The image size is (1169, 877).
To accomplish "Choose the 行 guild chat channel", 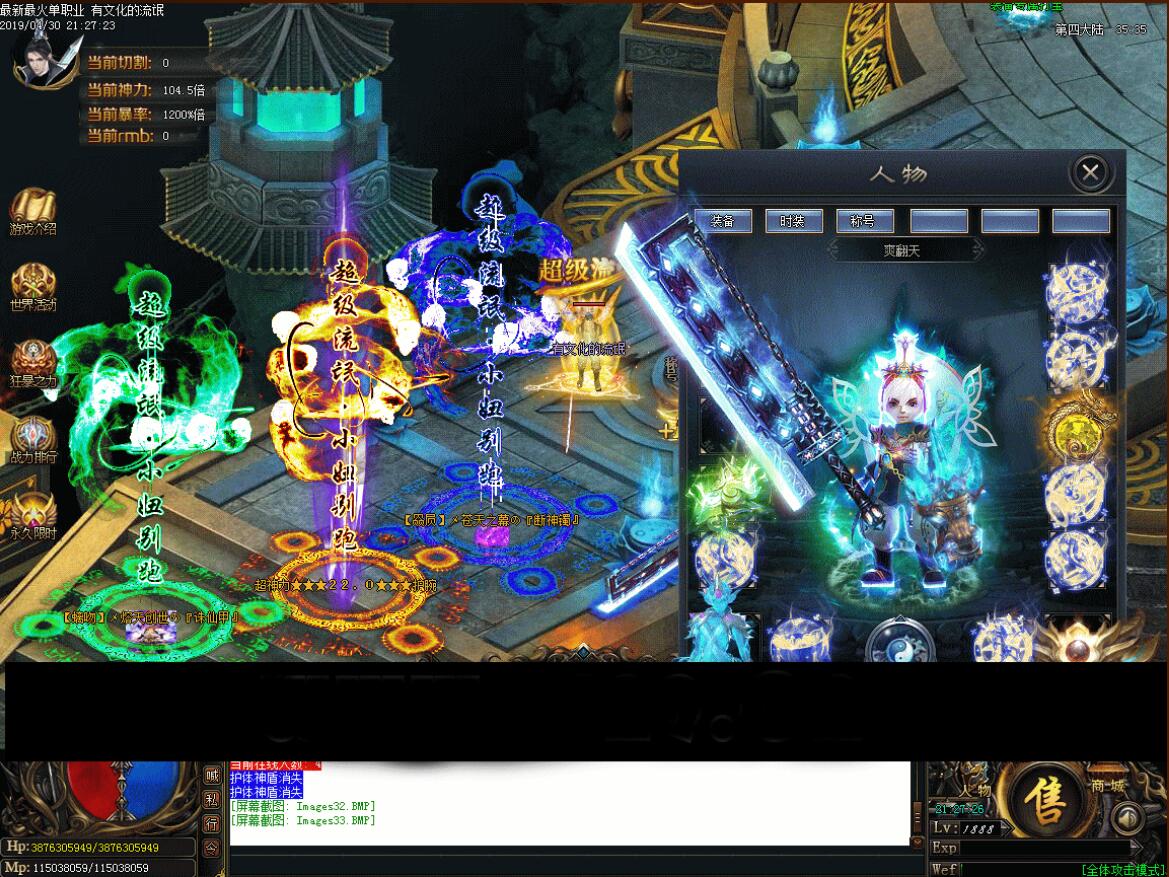I will [212, 824].
